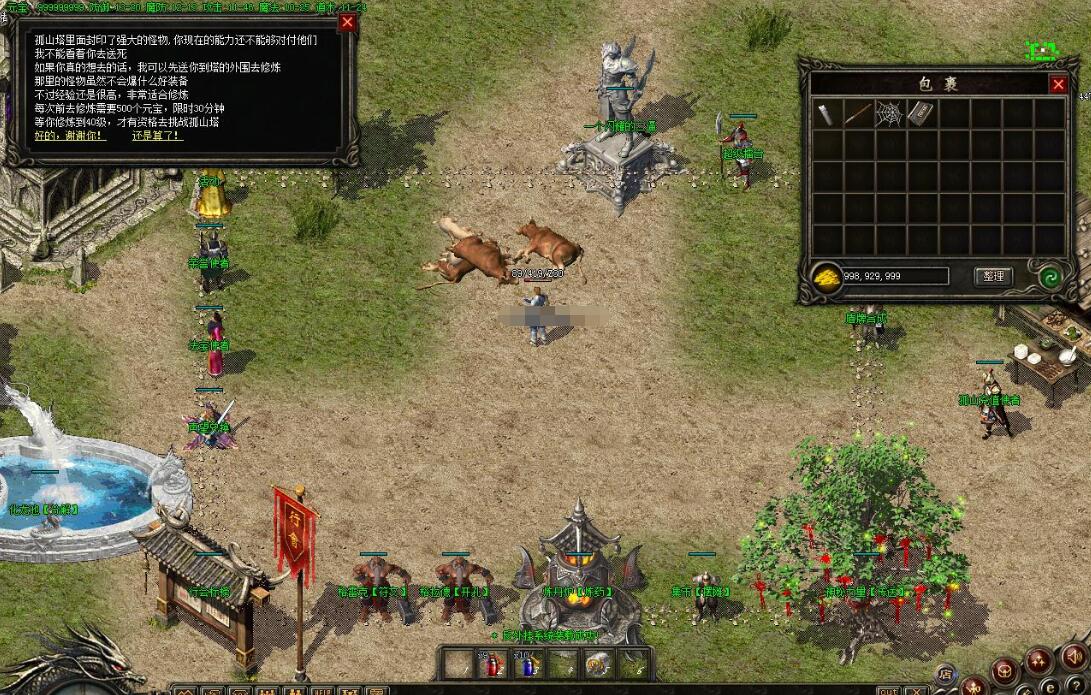Close the 包裹 inventory window
1091x695 pixels.
tap(1058, 85)
